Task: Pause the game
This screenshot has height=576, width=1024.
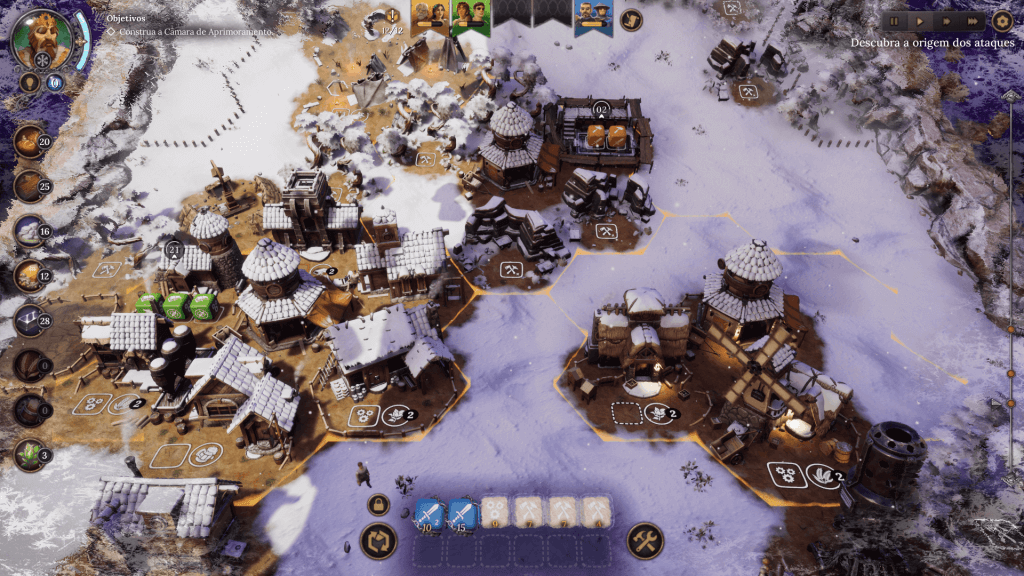Action: 894,21
